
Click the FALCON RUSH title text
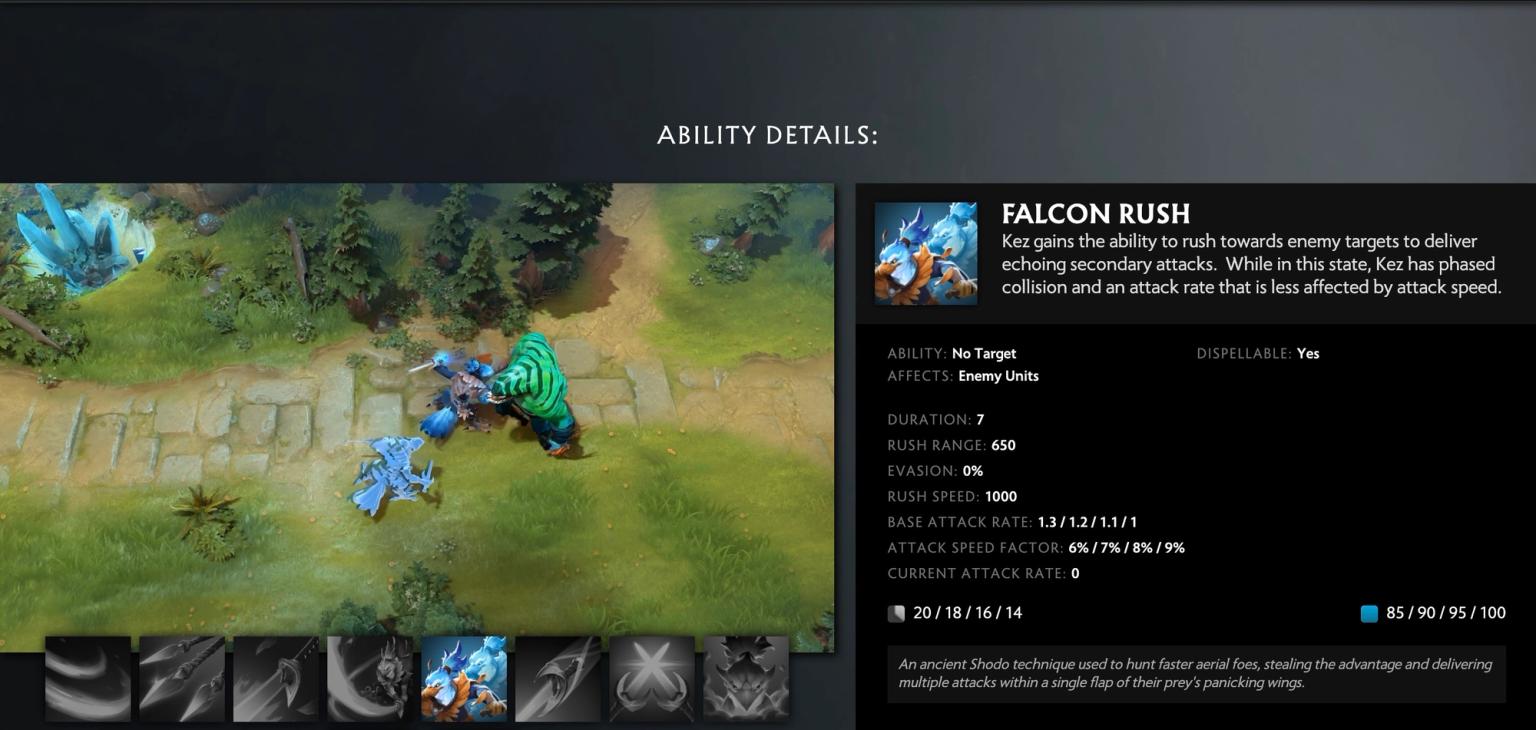pos(1096,214)
